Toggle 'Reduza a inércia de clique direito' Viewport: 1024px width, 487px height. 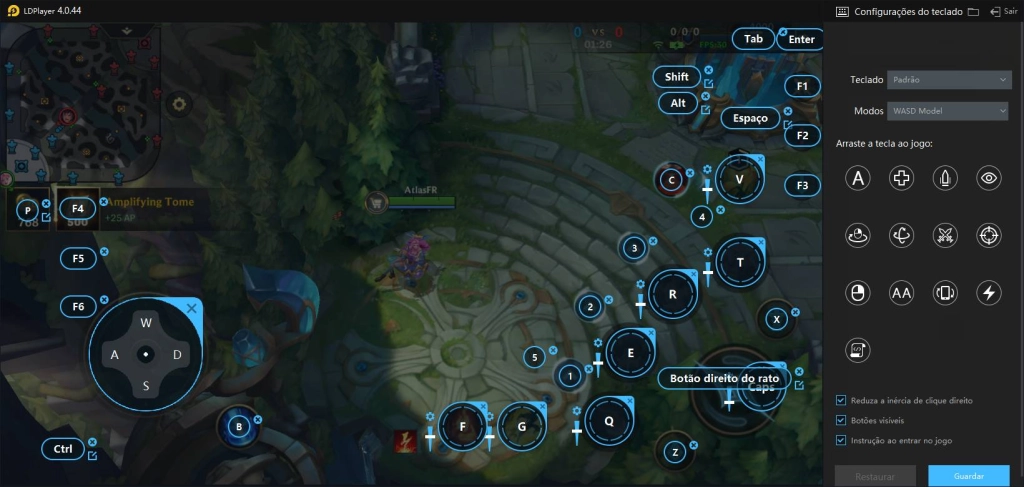(841, 400)
